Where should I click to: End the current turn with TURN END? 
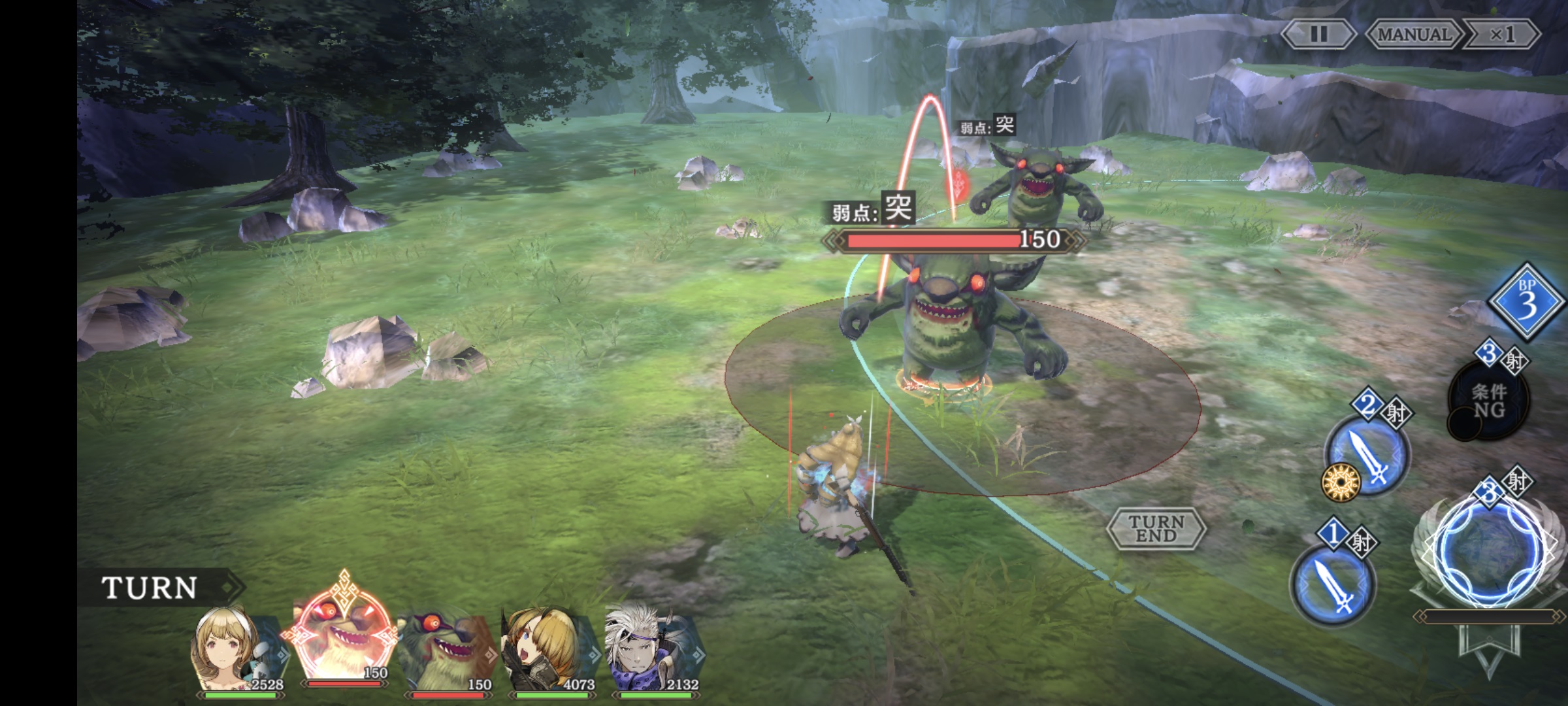(1156, 528)
